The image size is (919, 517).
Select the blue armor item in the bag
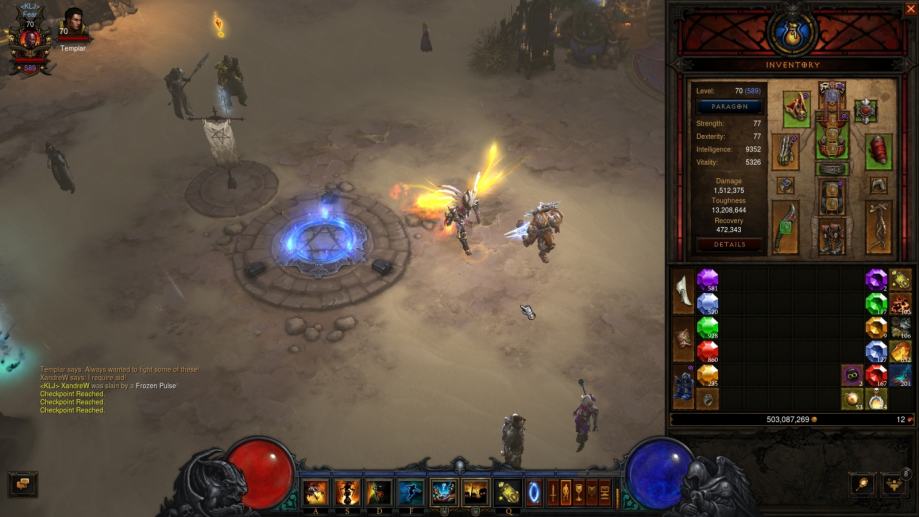[x=684, y=386]
